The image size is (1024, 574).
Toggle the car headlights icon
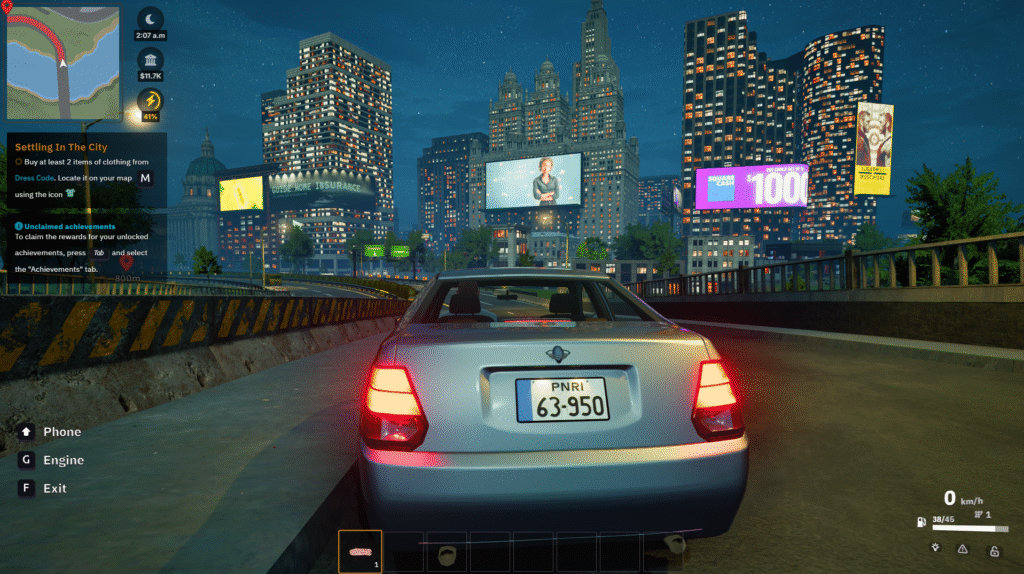(x=934, y=548)
